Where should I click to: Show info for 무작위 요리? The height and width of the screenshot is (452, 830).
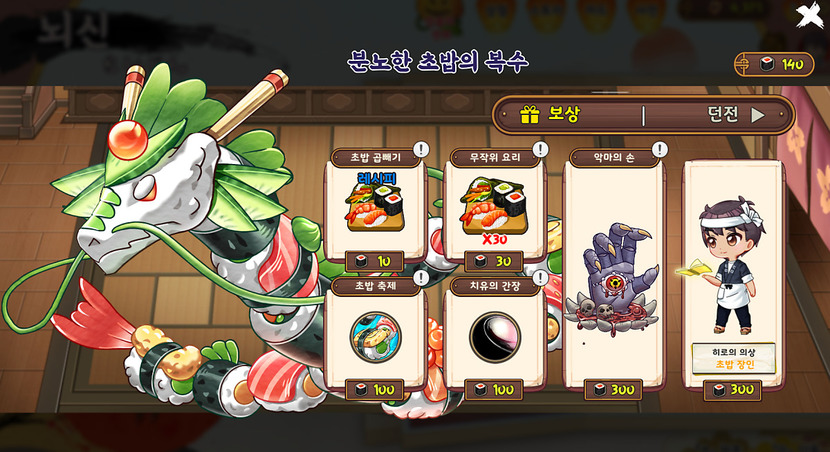click(541, 149)
